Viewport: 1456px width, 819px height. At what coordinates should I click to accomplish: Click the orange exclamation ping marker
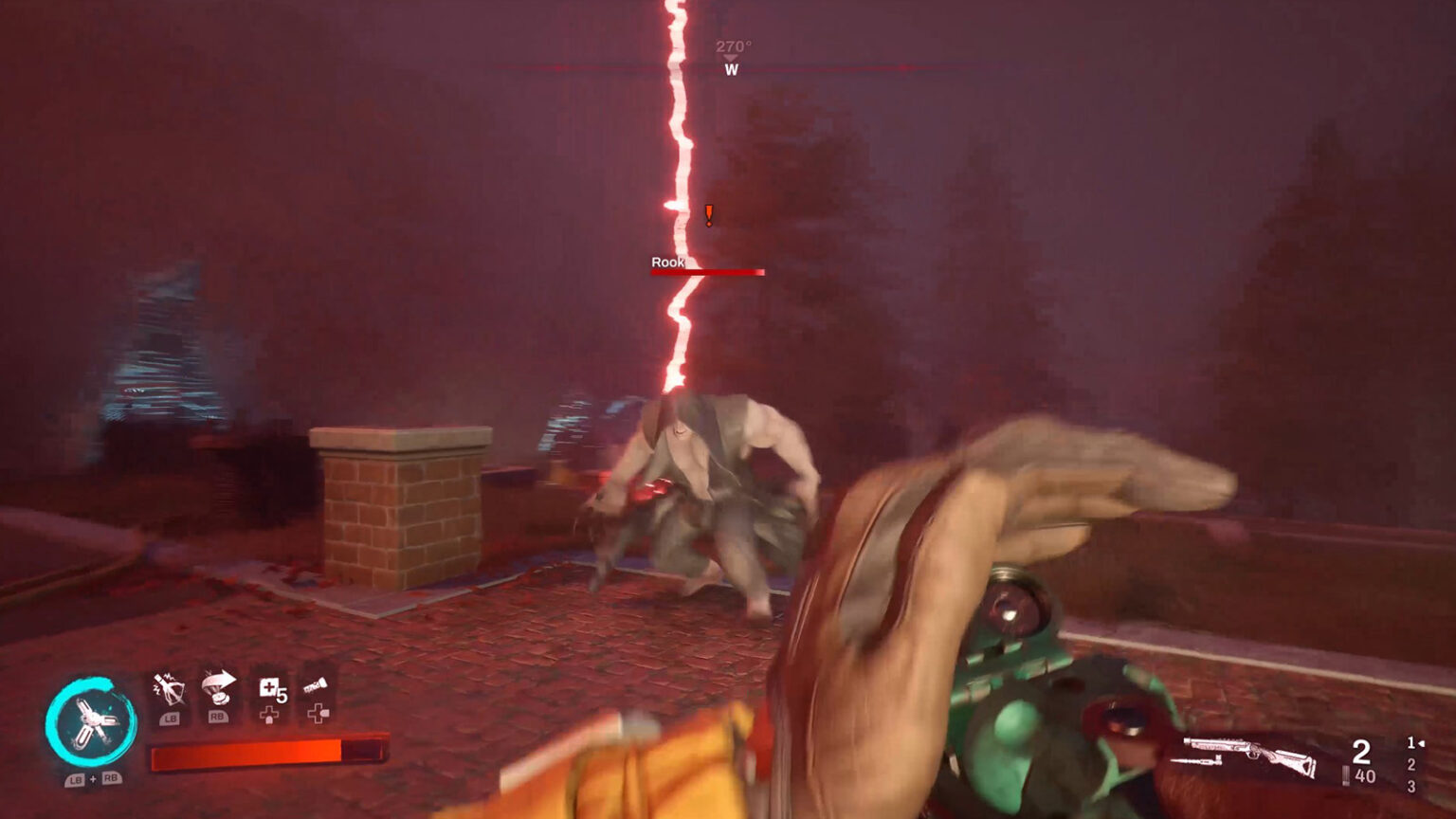coord(707,215)
